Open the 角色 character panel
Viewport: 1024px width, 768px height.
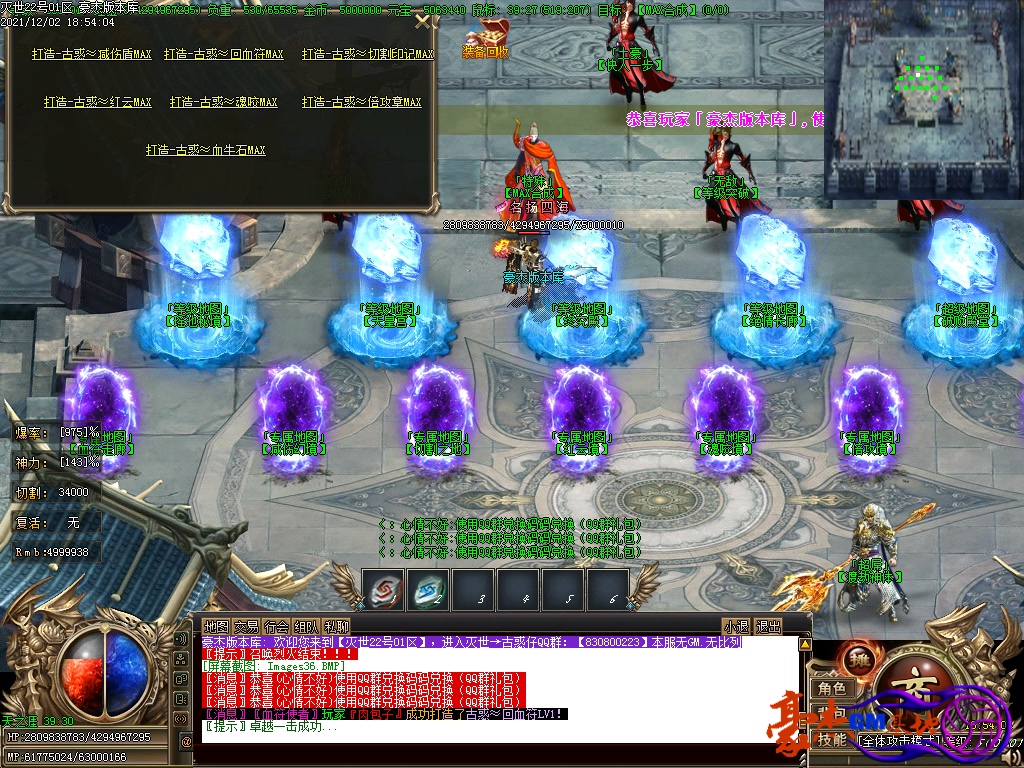click(x=832, y=689)
